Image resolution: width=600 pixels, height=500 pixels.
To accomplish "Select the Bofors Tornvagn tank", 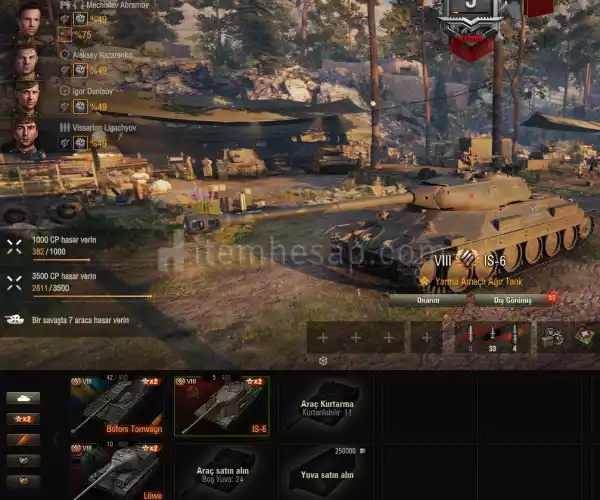I will [118, 406].
